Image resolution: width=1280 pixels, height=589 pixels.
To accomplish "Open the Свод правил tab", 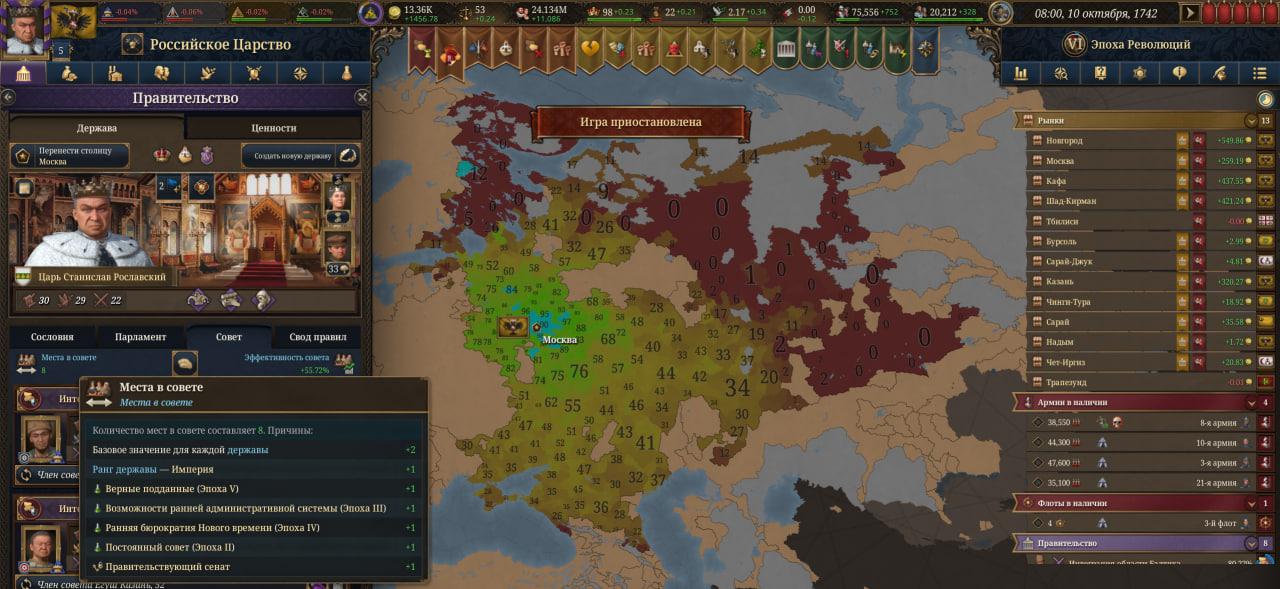I will pos(317,337).
